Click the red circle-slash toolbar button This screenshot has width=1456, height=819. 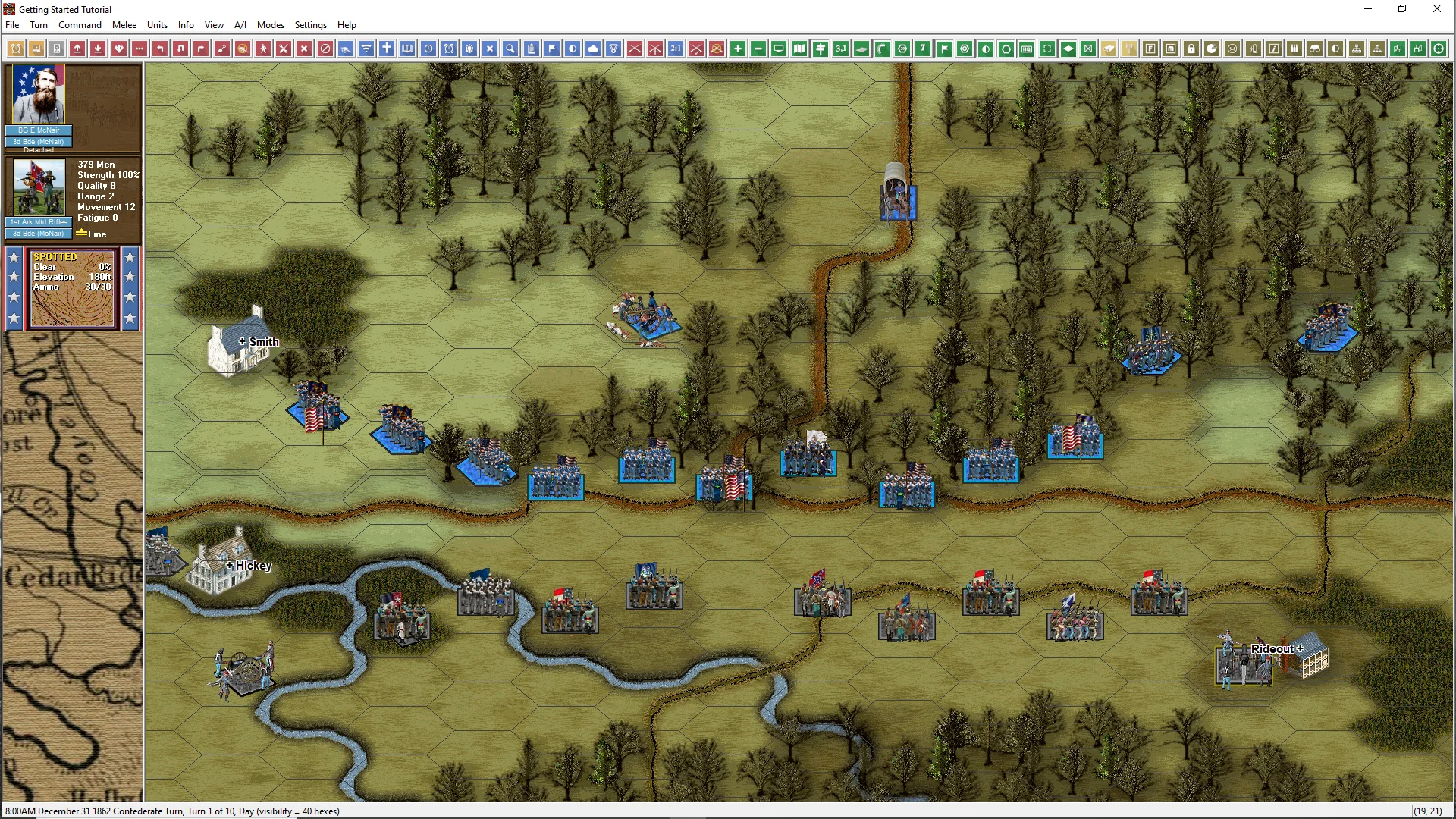click(325, 49)
